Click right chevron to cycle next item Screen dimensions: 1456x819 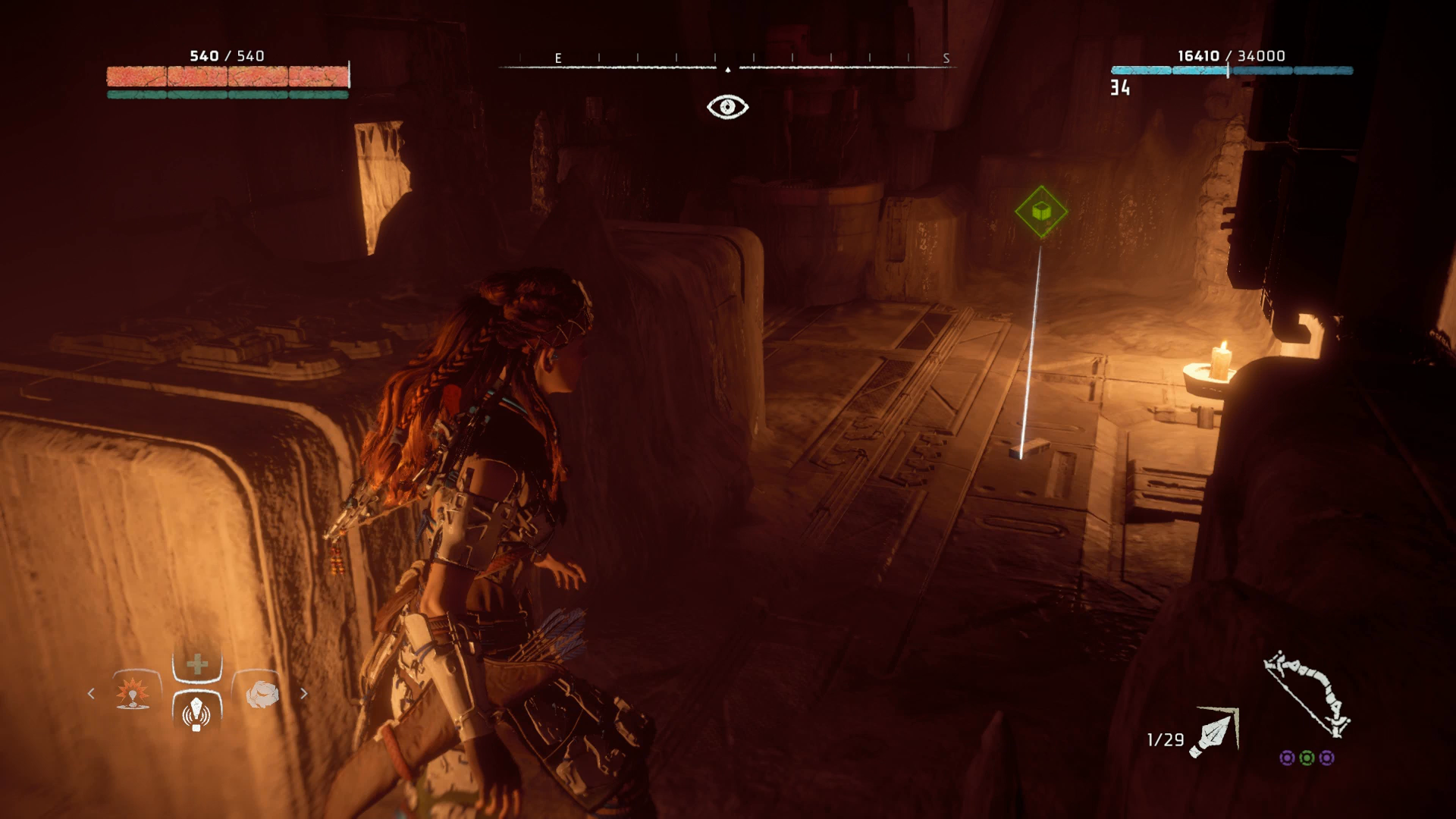(305, 693)
